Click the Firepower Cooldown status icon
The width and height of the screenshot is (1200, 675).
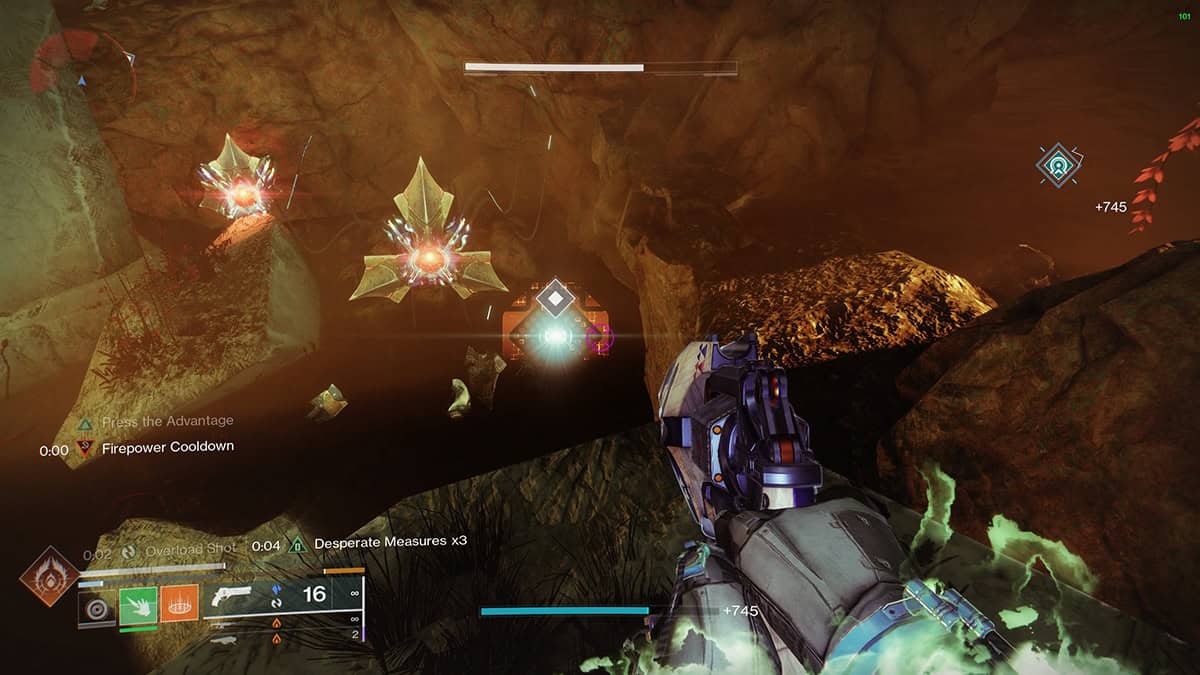[x=85, y=448]
